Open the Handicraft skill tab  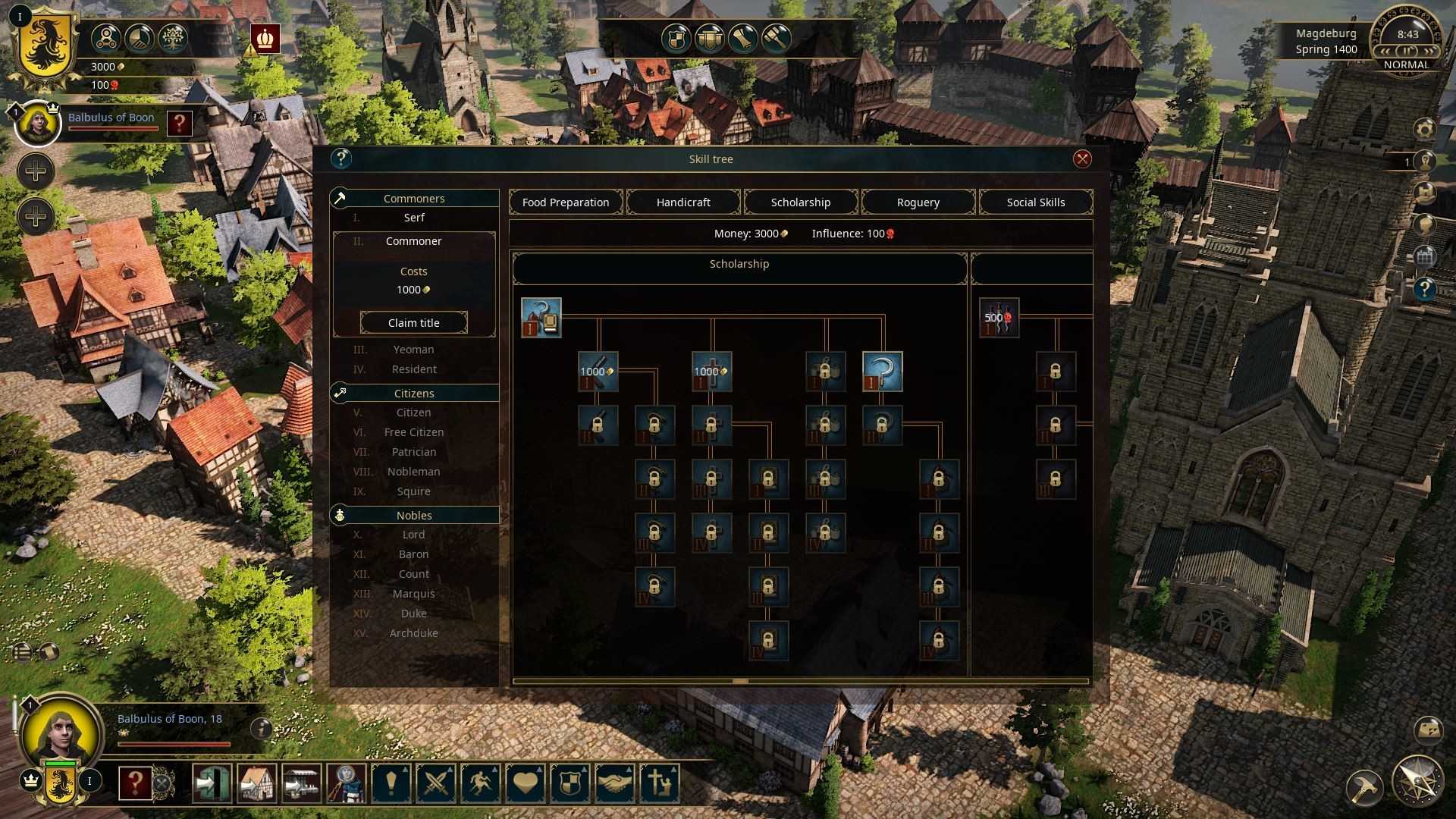[x=682, y=202]
